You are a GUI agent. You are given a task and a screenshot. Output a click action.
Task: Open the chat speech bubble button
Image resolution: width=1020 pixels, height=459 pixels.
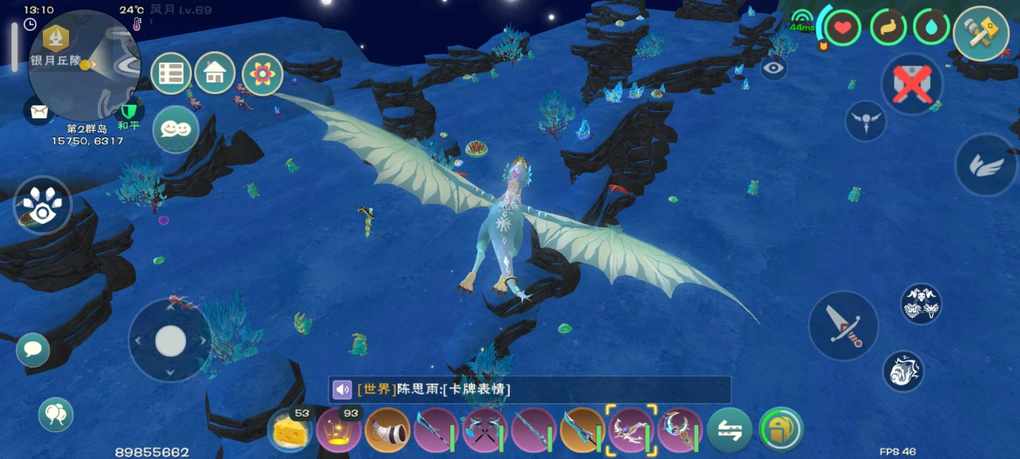click(x=32, y=349)
